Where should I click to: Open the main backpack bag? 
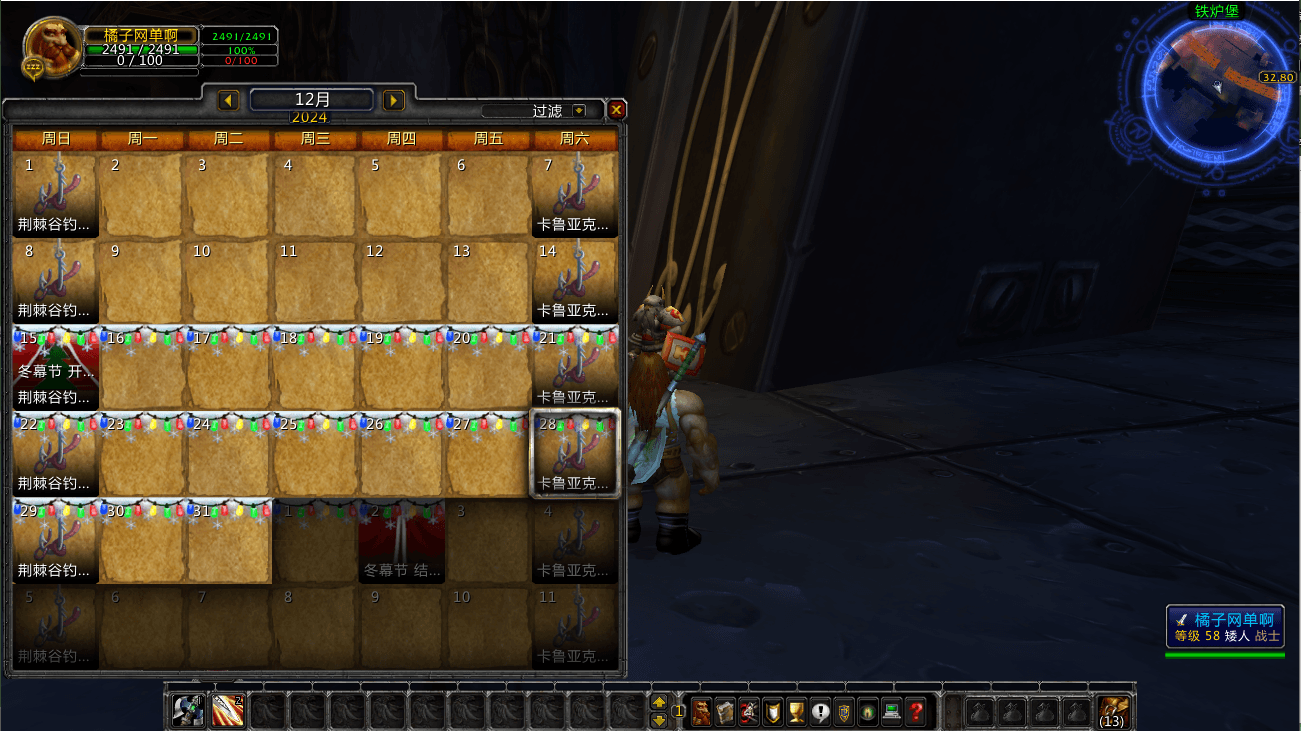coord(1114,711)
